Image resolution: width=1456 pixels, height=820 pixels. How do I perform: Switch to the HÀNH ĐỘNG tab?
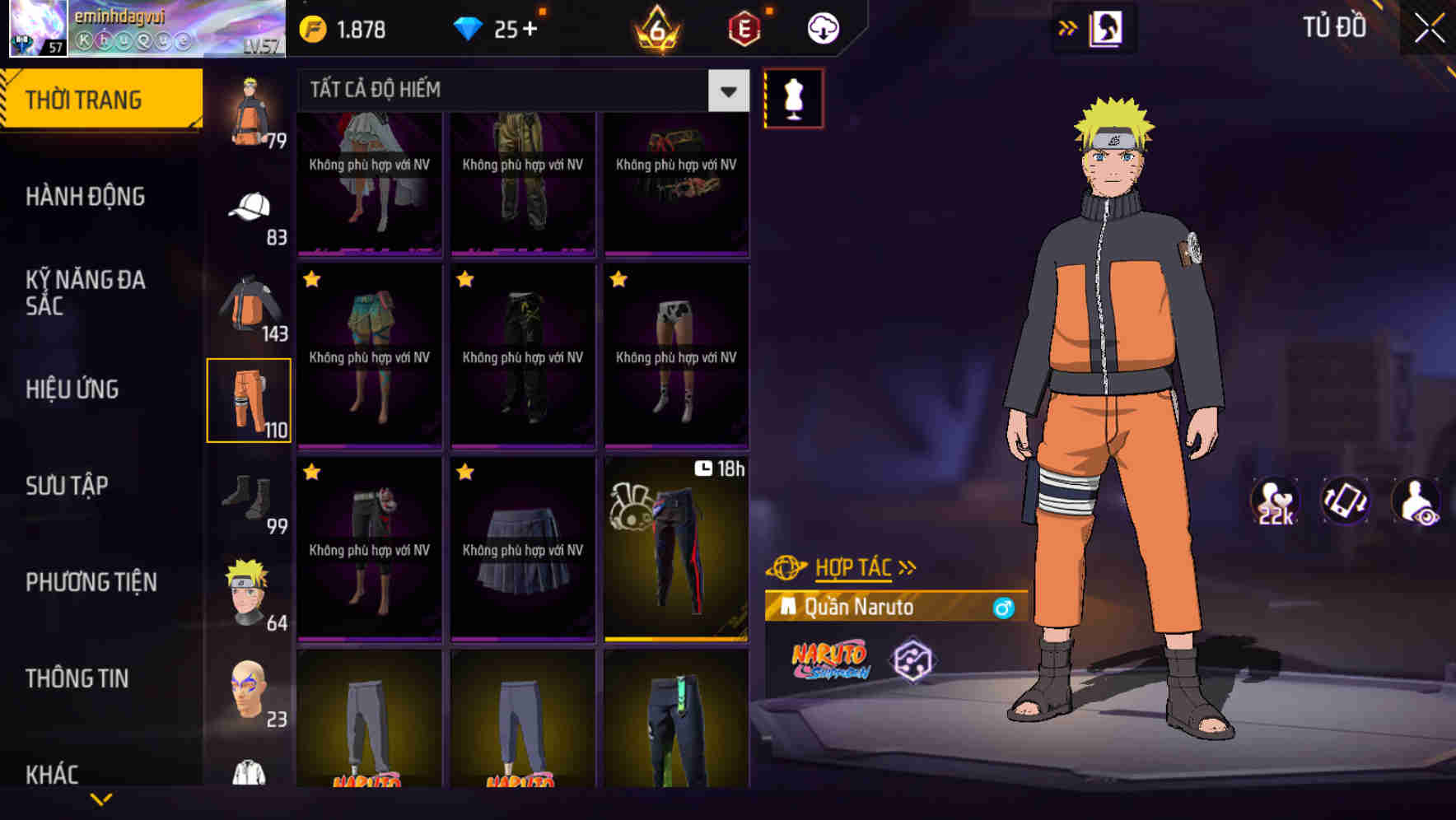click(x=86, y=196)
